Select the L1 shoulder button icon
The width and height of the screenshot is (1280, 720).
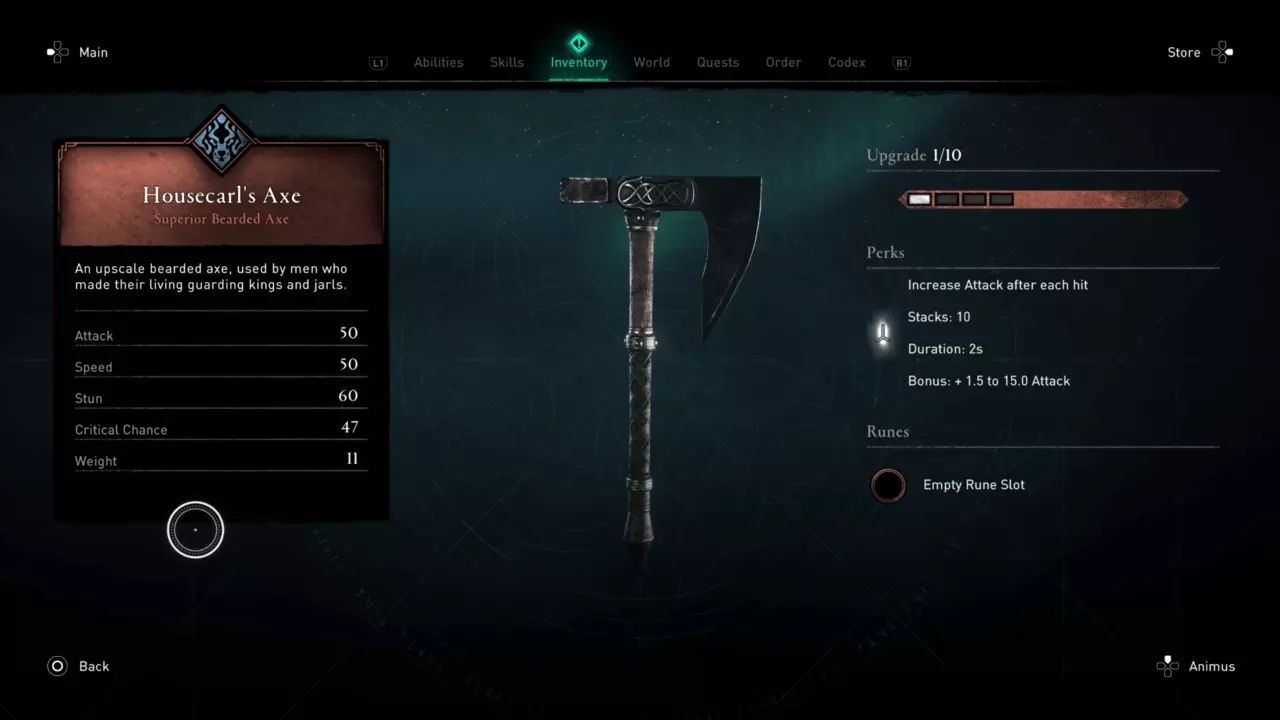tap(377, 62)
